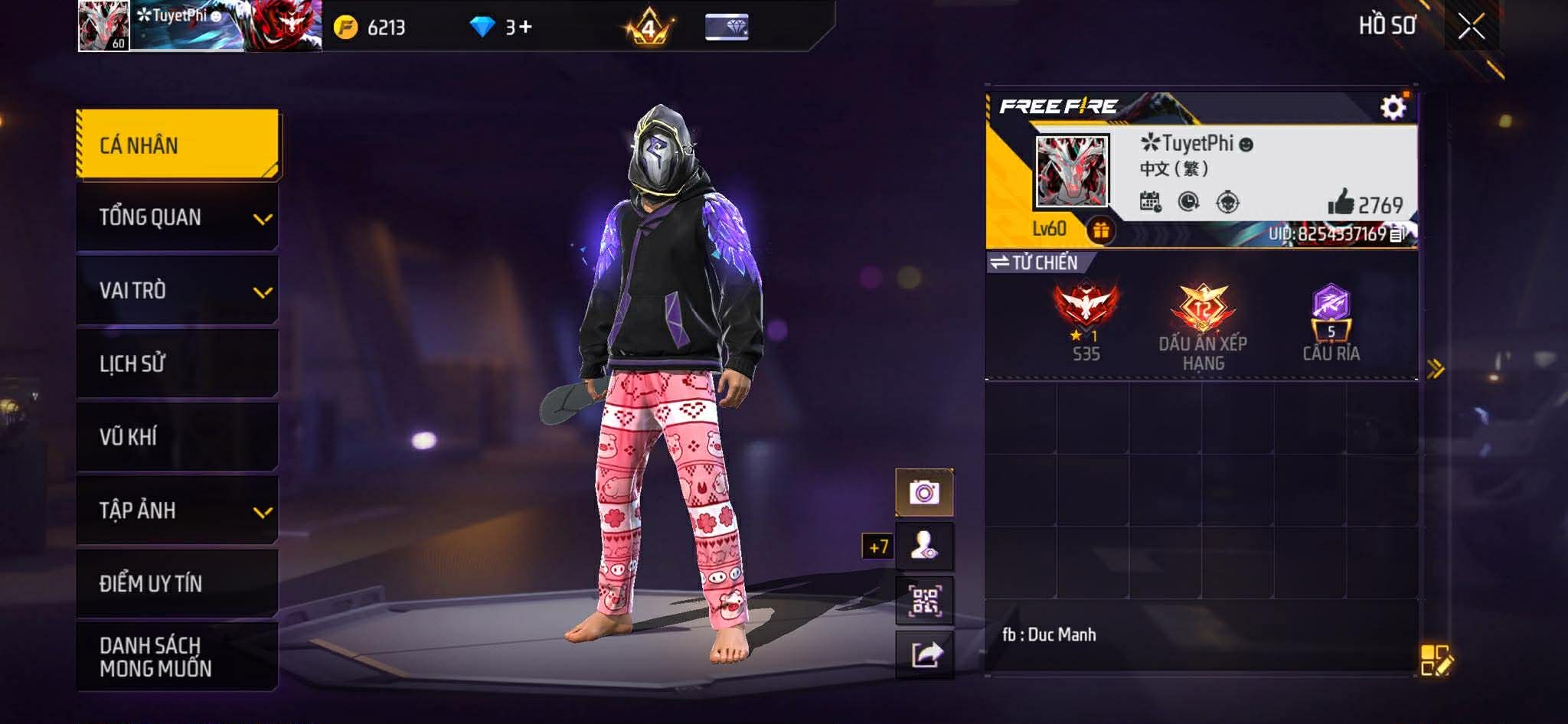Switch to the VŨ KHÍ tab
The height and width of the screenshot is (724, 1568).
pos(178,437)
